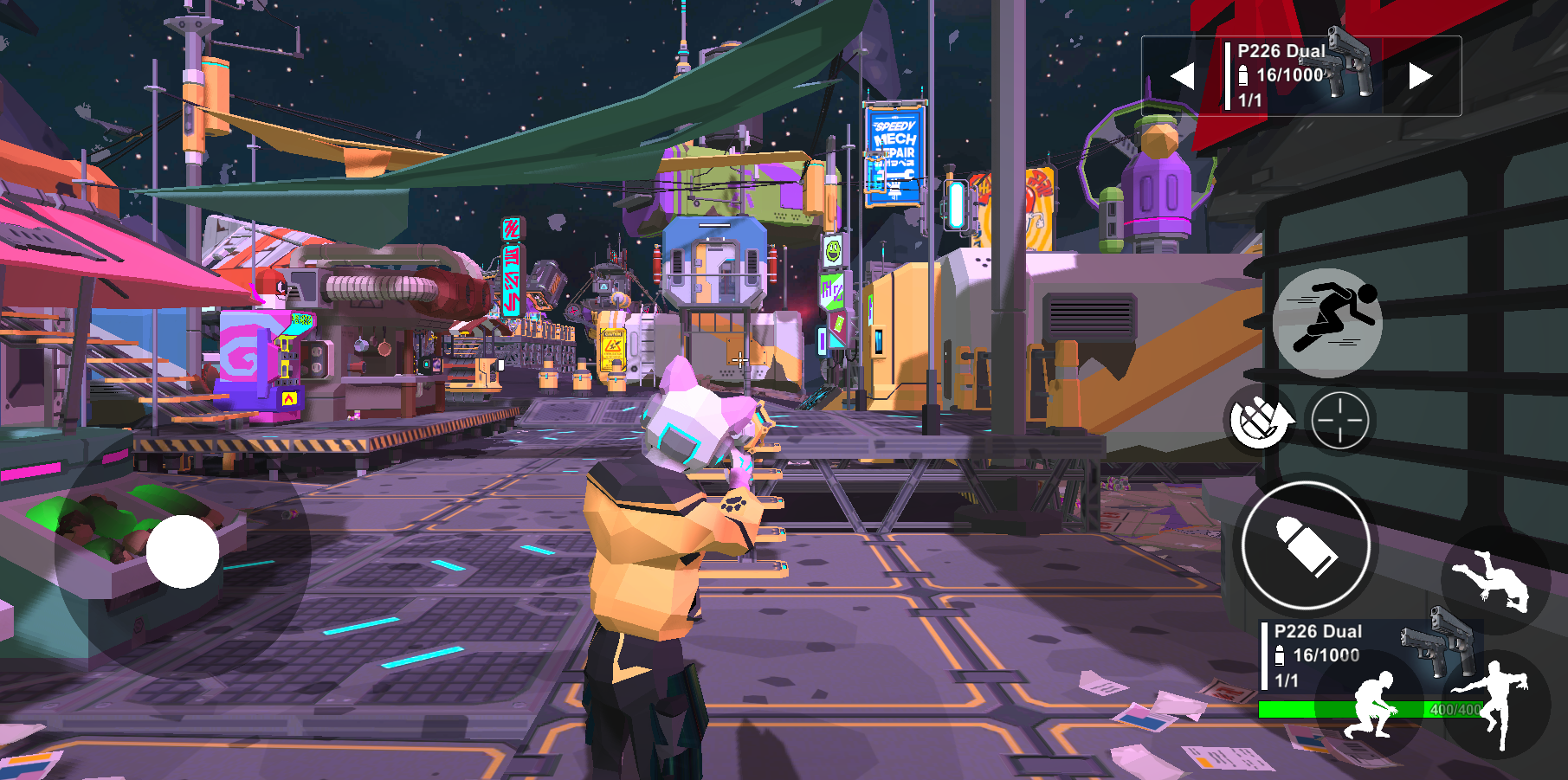The width and height of the screenshot is (1568, 780).
Task: Switch to the previous weapon with left arrow
Action: click(x=1183, y=76)
